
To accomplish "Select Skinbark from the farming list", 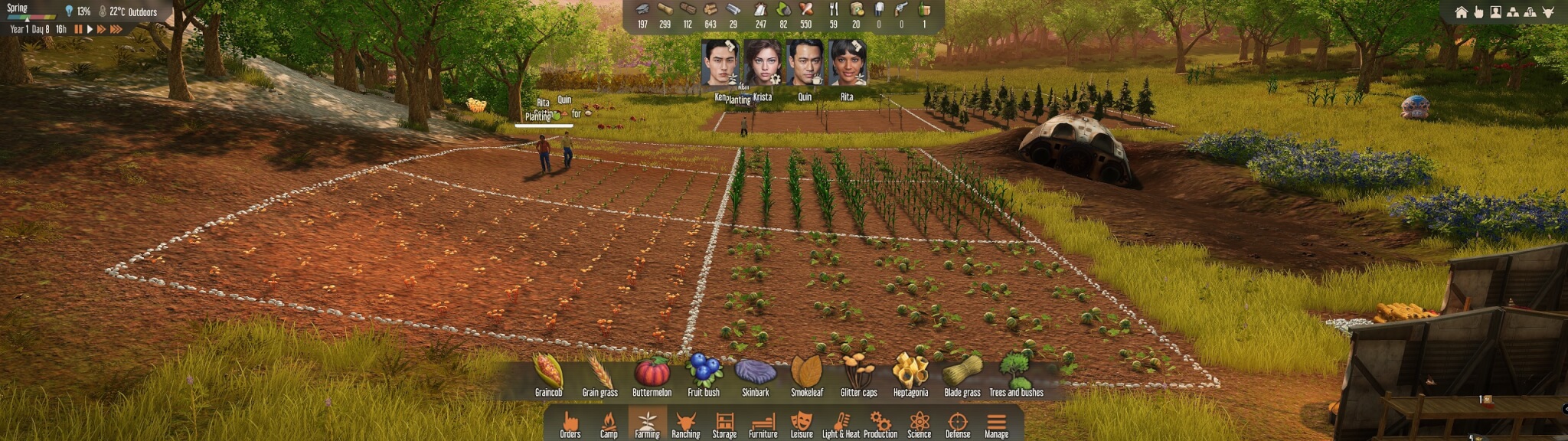I will click(x=755, y=374).
